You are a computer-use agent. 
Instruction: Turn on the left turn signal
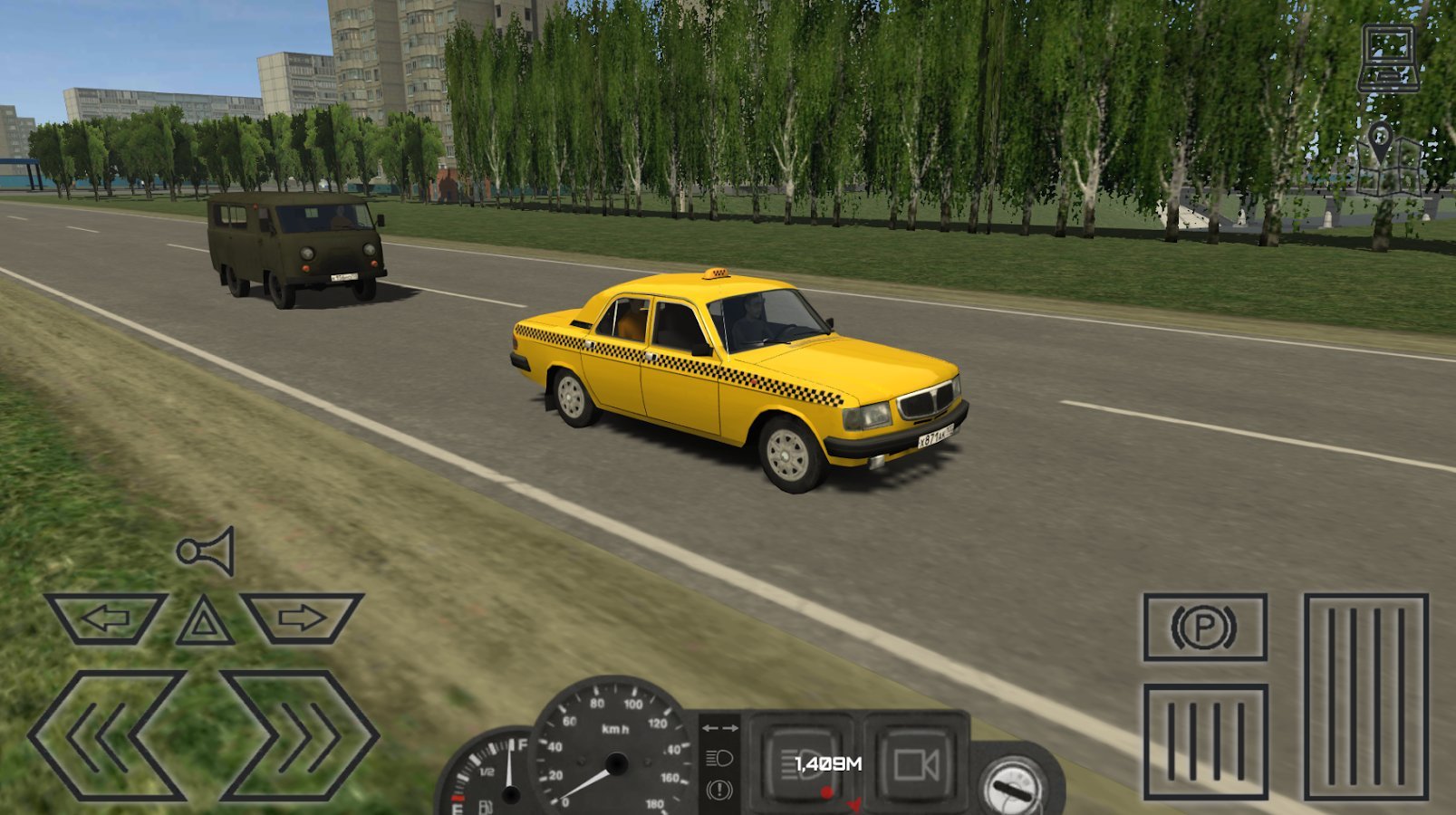(x=106, y=619)
